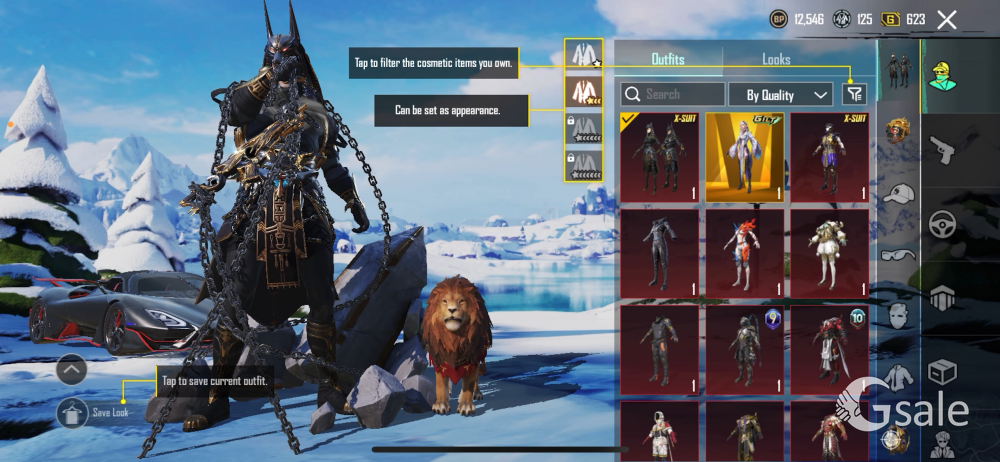Switch to the Looks tab
This screenshot has height=462, width=1000.
tap(776, 59)
